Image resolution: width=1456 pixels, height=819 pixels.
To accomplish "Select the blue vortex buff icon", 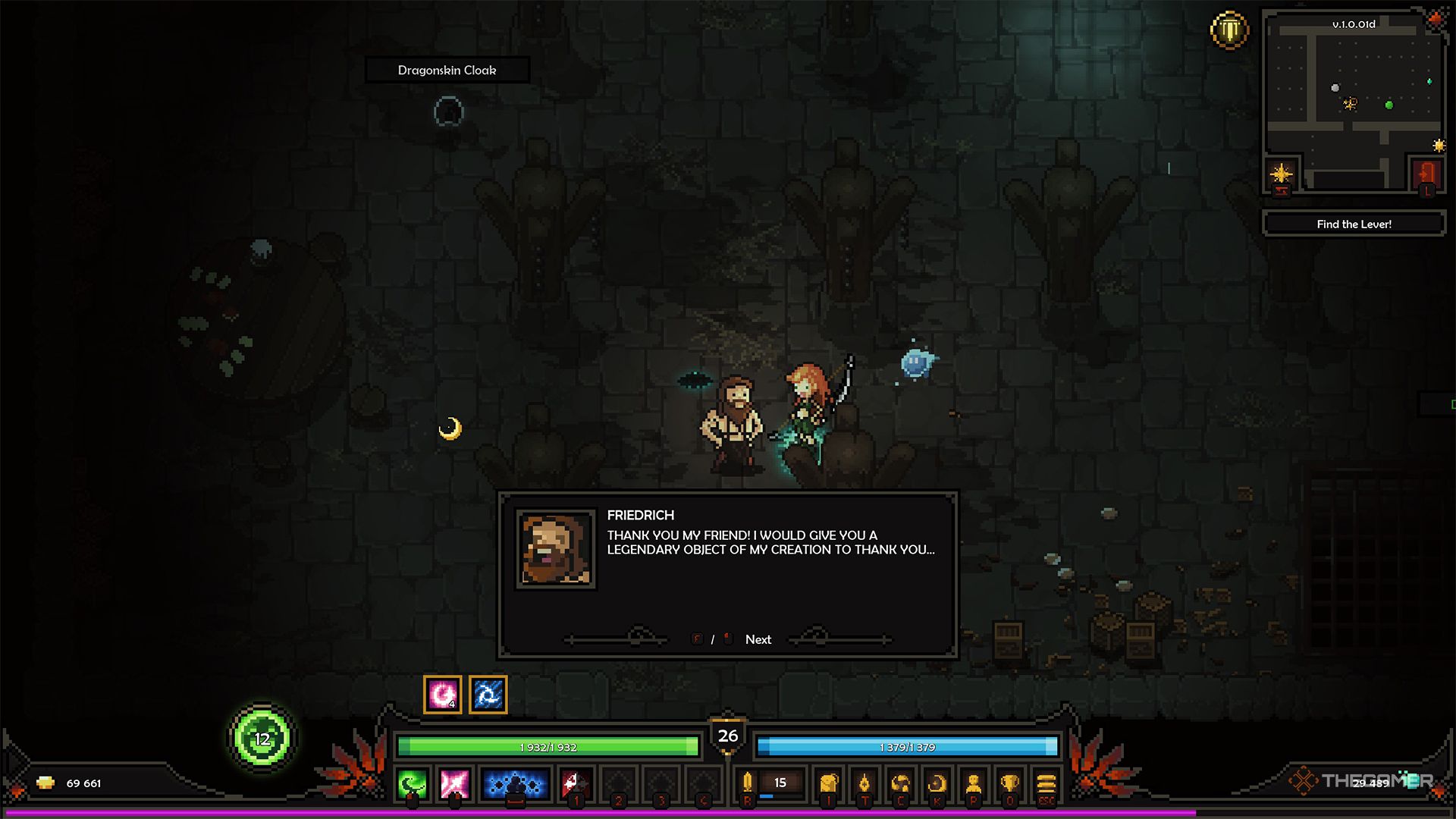I will click(488, 694).
